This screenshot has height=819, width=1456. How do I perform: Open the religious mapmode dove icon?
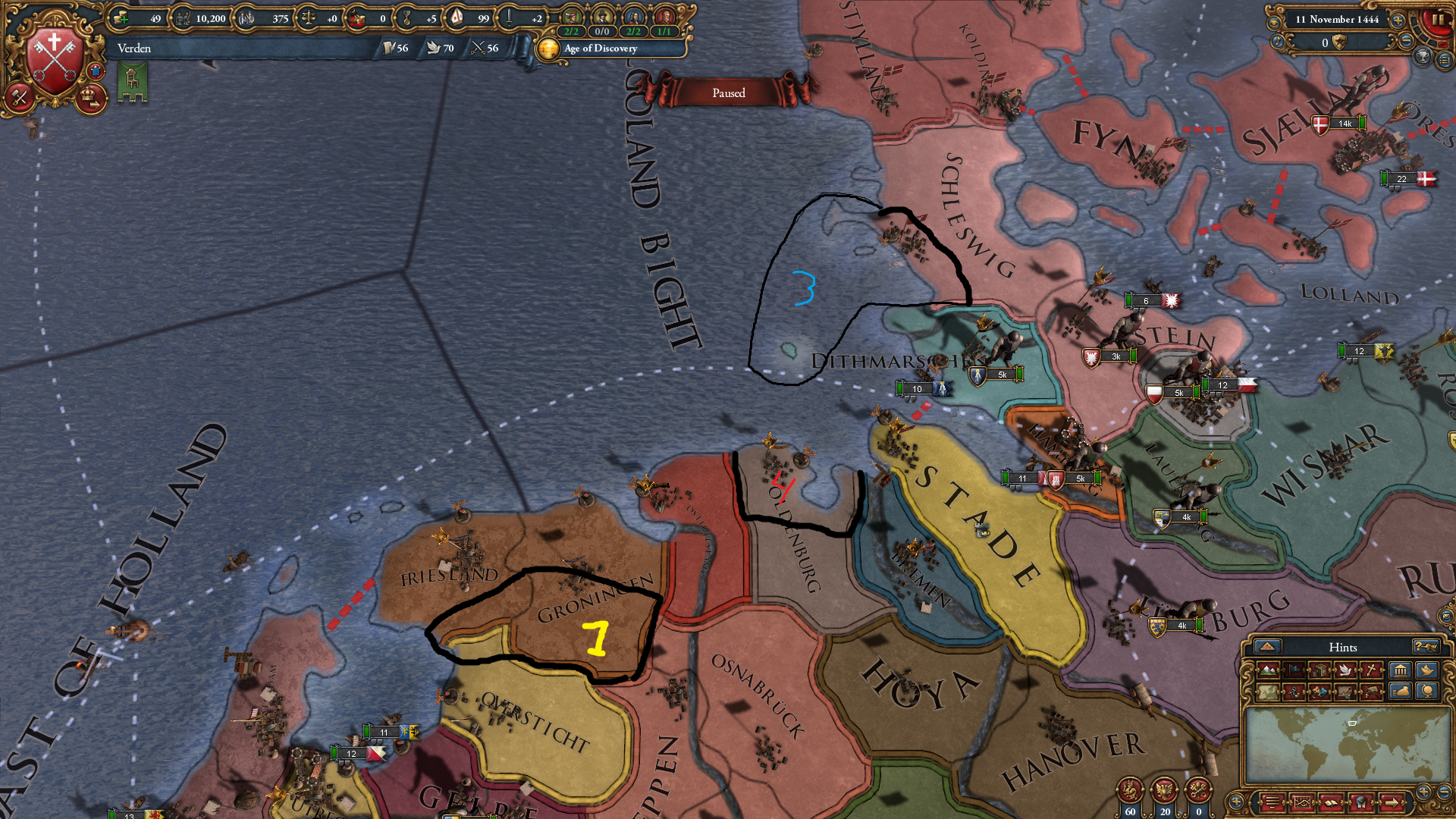[x=1344, y=670]
